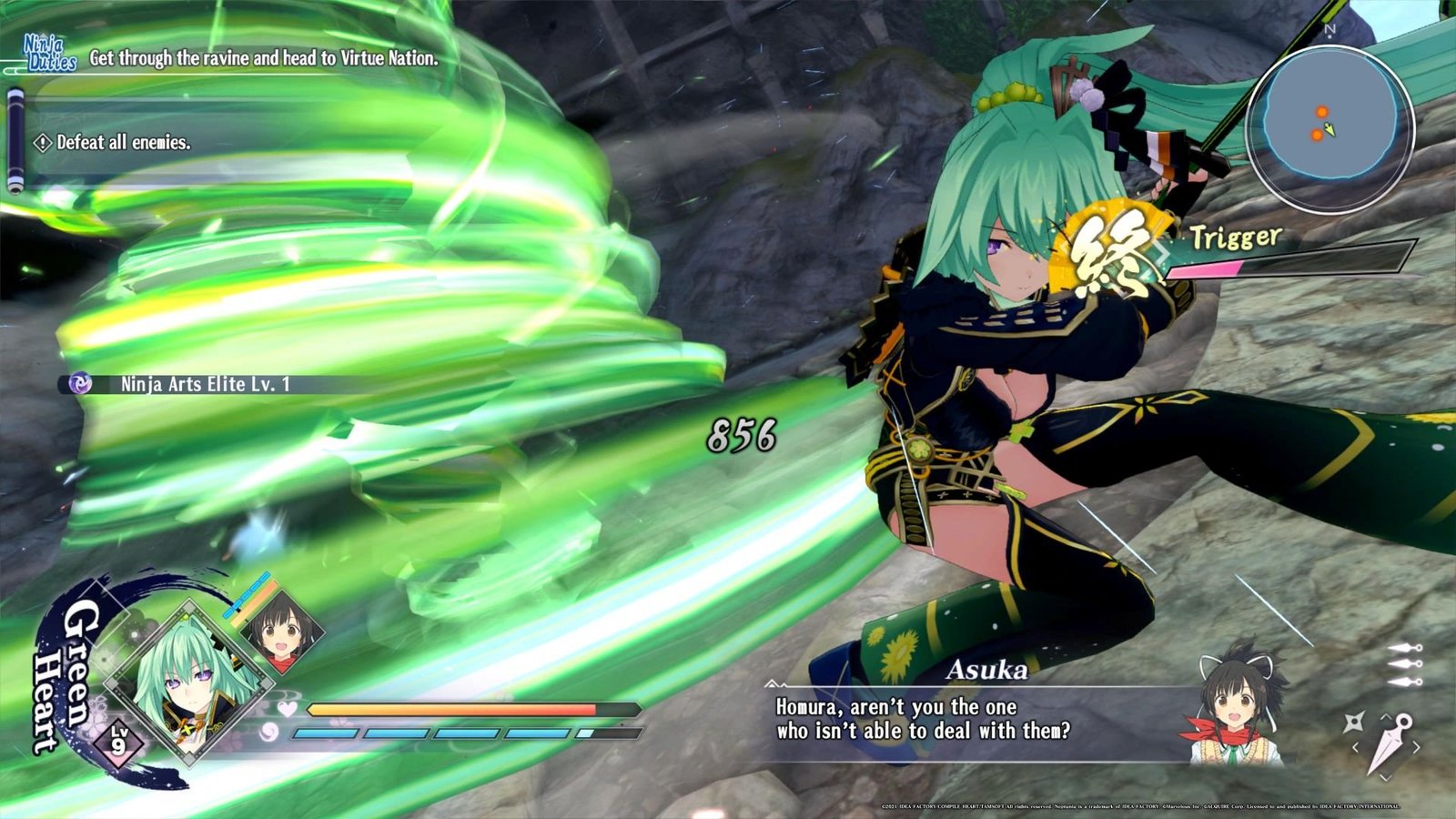Choose the shuriken icon beside the kunai
The height and width of the screenshot is (819, 1456).
pyautogui.click(x=1353, y=723)
